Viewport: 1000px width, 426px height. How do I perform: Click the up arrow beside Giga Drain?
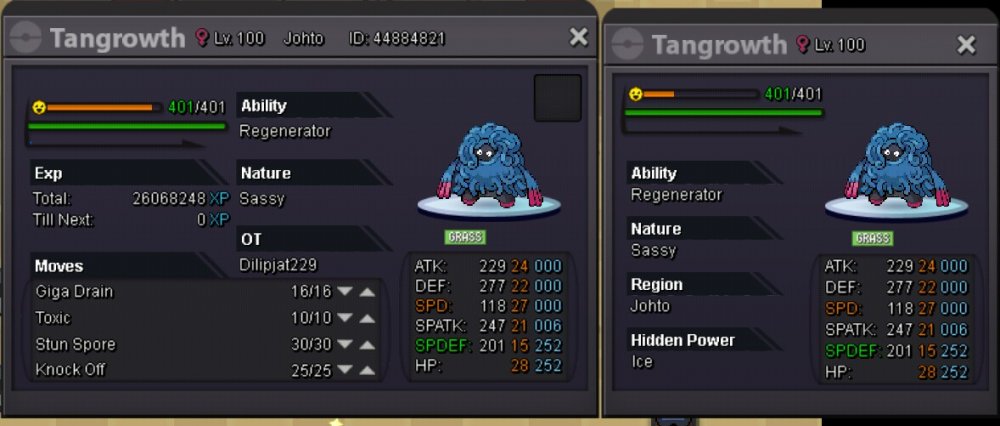pyautogui.click(x=368, y=292)
